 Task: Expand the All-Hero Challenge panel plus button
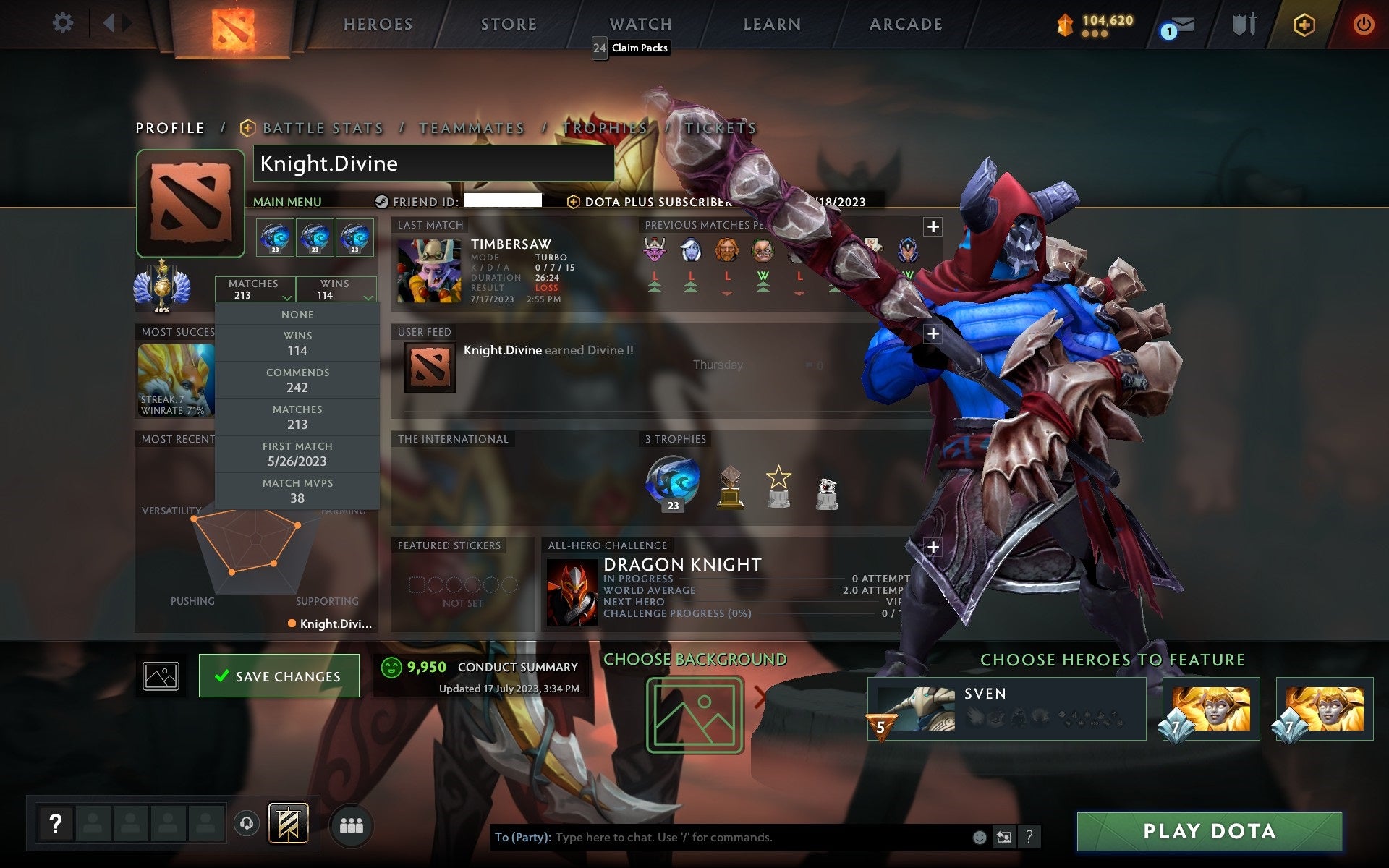932,547
